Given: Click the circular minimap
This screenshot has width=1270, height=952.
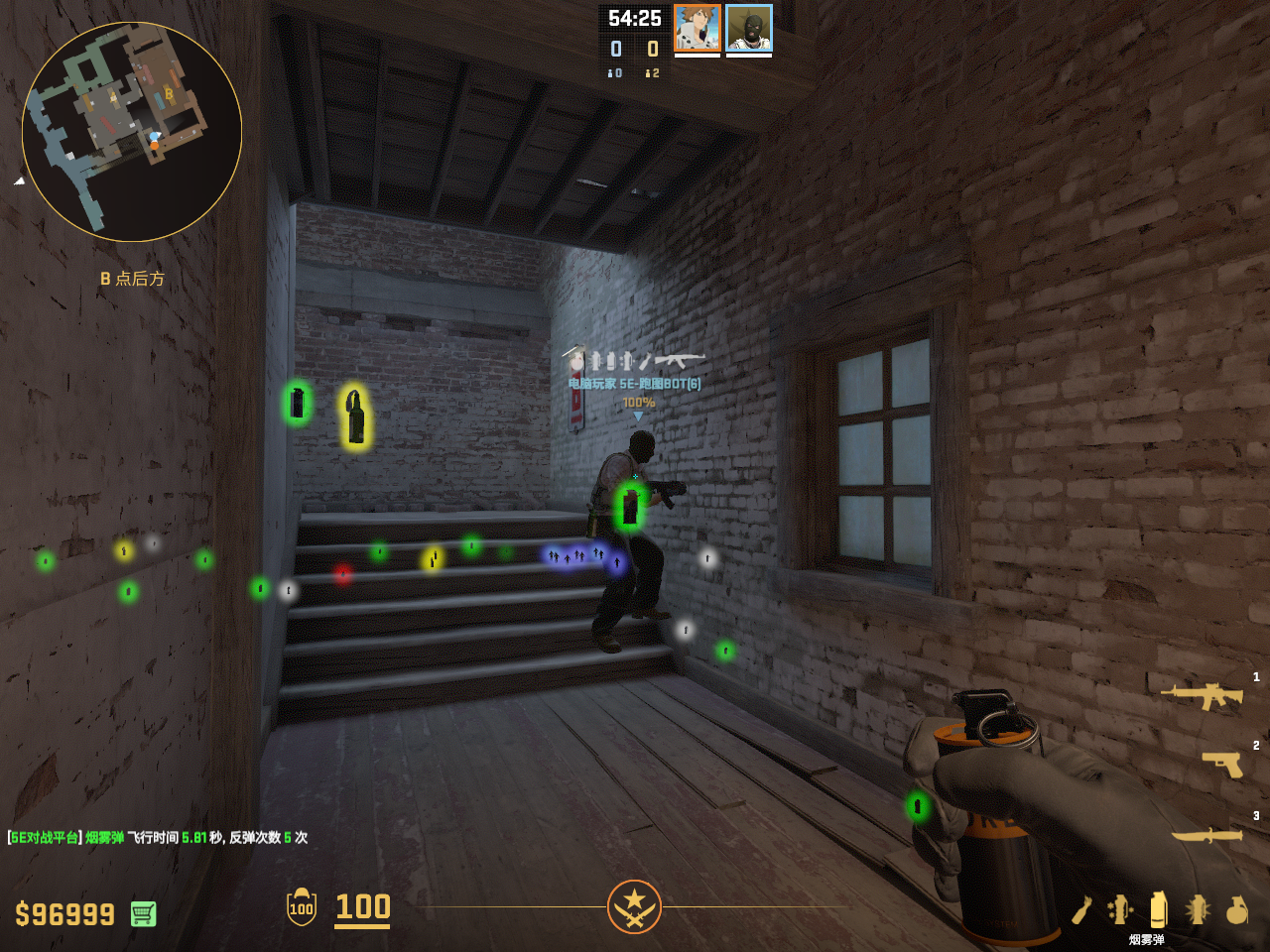Looking at the screenshot, I should (x=132, y=132).
